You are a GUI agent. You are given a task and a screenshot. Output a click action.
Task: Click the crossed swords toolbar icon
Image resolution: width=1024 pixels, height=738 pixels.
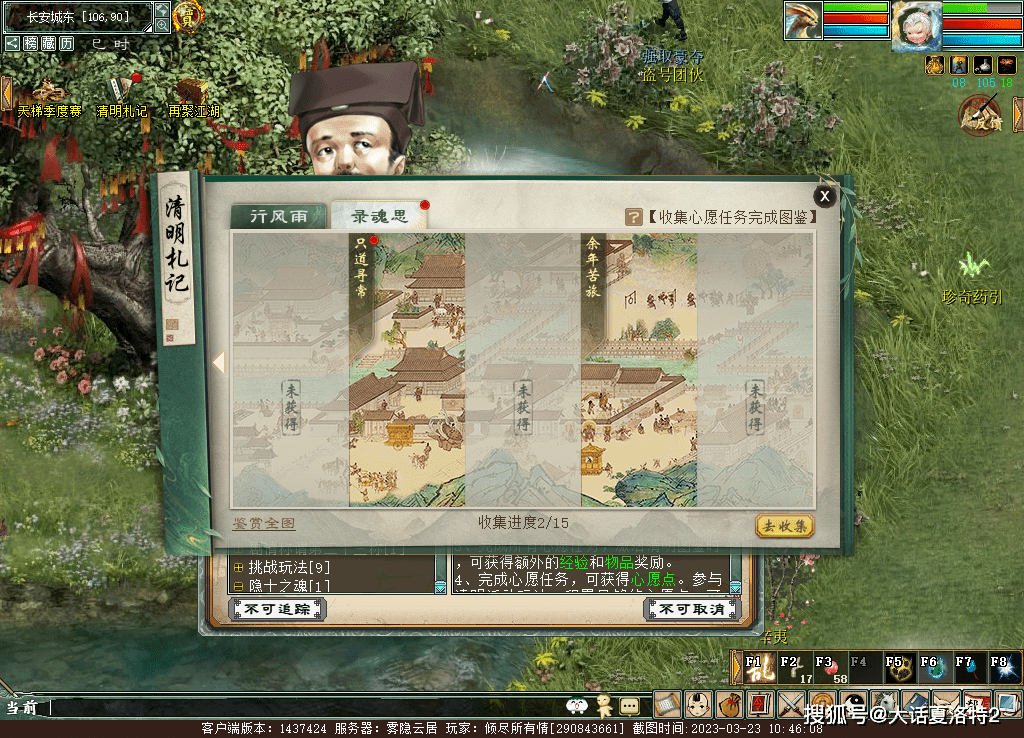click(792, 704)
